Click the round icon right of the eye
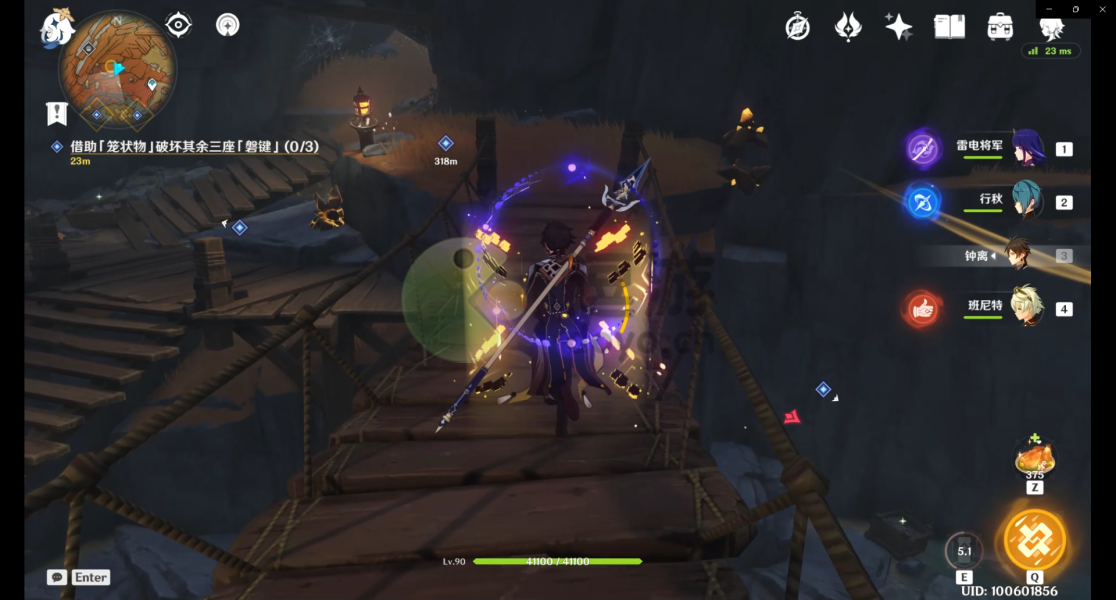1116x600 pixels. click(x=228, y=25)
